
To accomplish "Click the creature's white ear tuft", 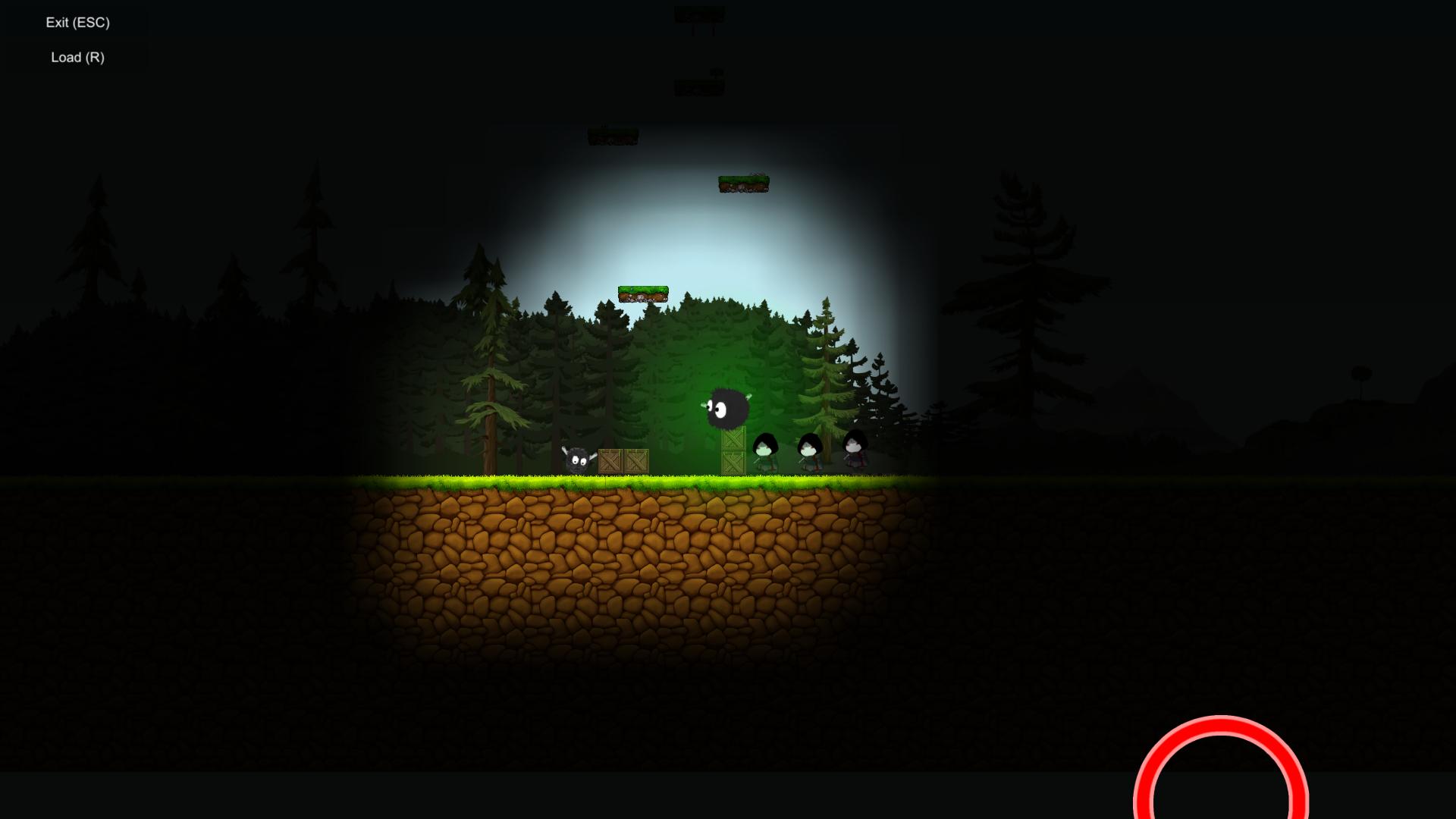I will click(x=748, y=396).
